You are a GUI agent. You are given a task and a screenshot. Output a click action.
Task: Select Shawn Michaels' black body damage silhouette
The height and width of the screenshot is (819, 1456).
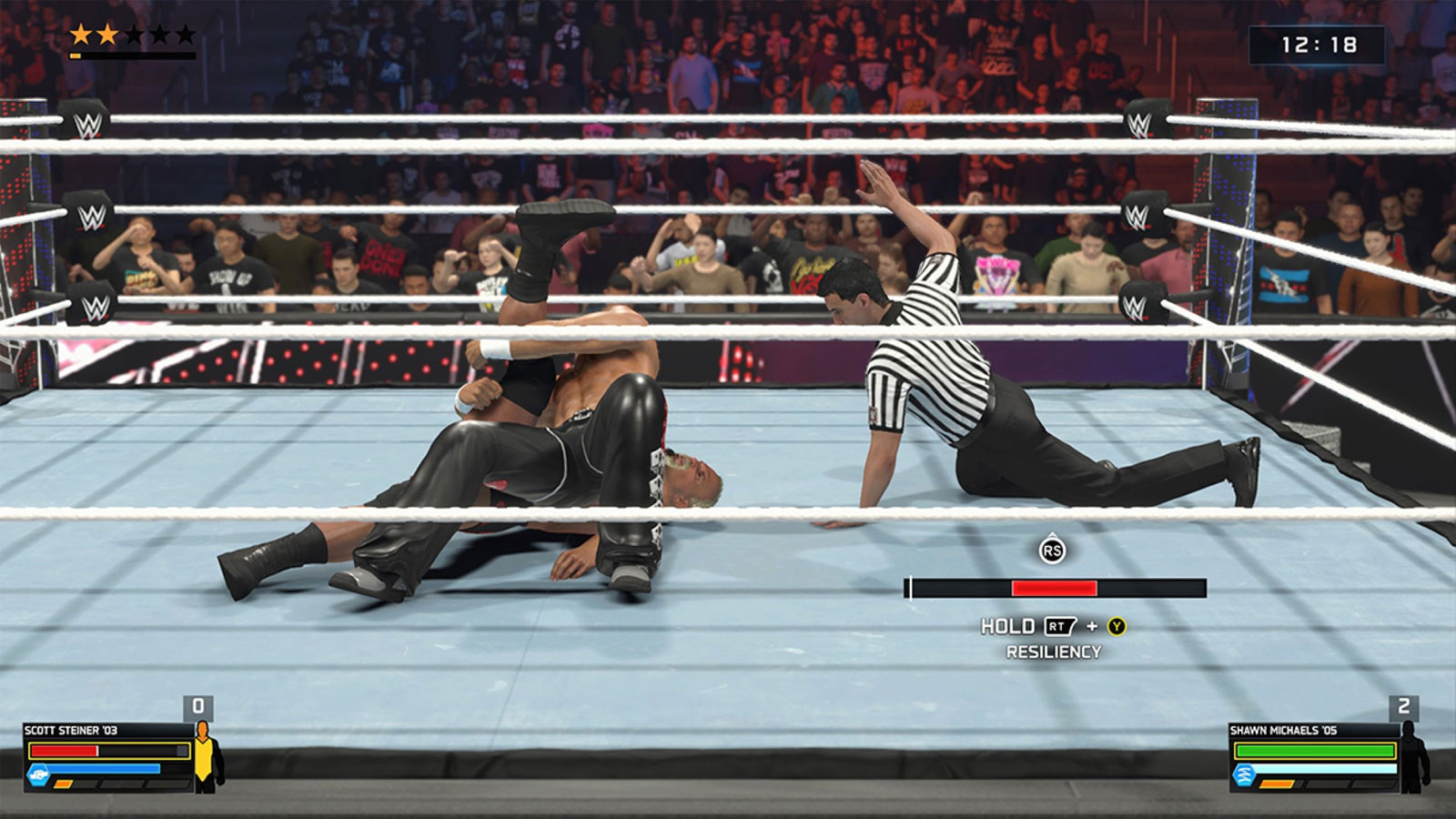(x=1412, y=755)
